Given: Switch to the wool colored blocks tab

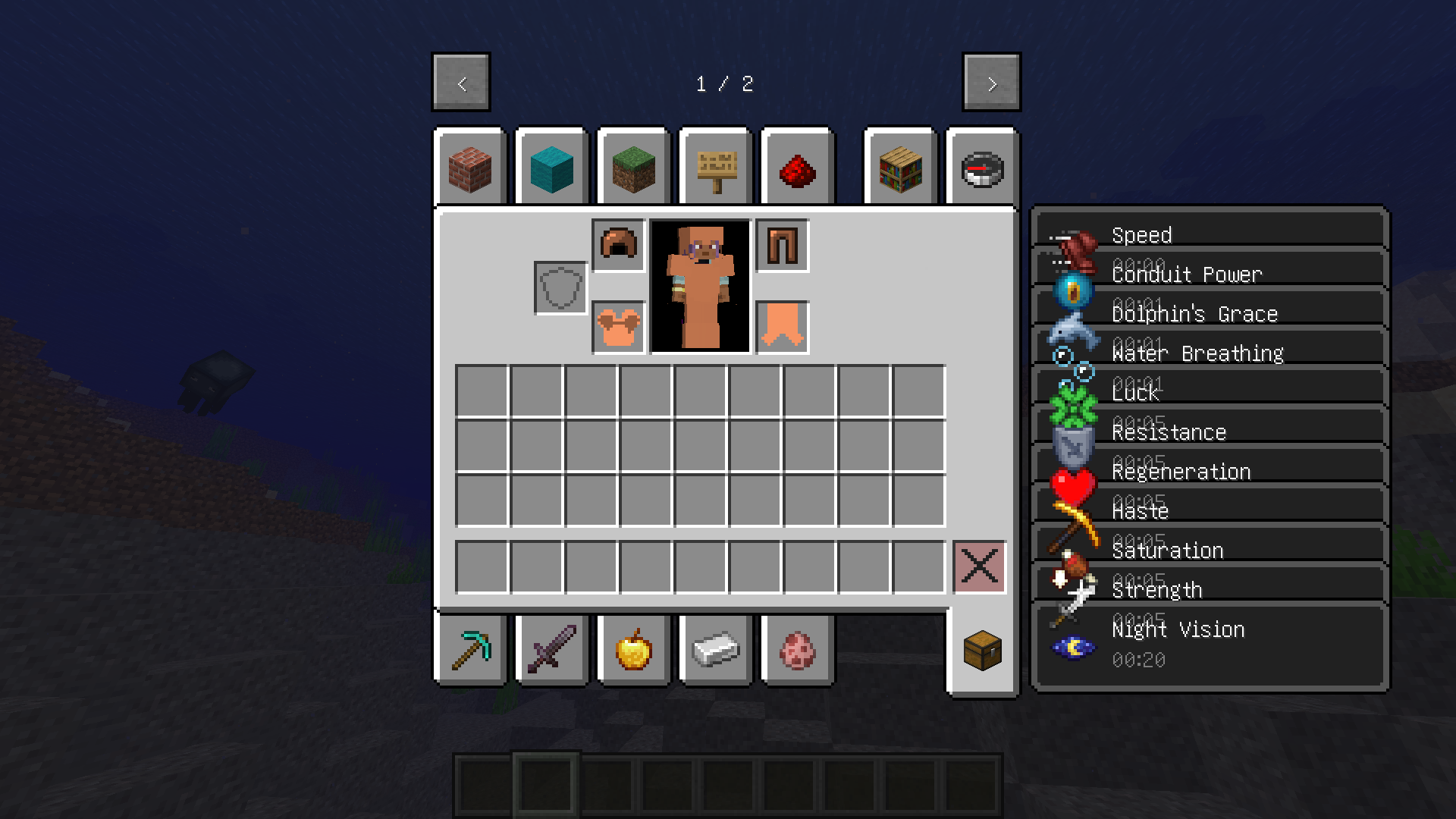Looking at the screenshot, I should coord(551,168).
